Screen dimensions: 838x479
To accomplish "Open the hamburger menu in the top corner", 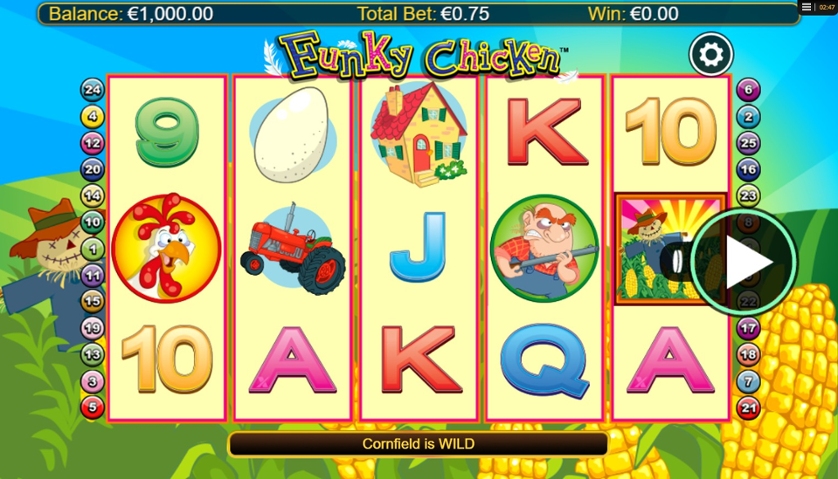I will (807, 8).
